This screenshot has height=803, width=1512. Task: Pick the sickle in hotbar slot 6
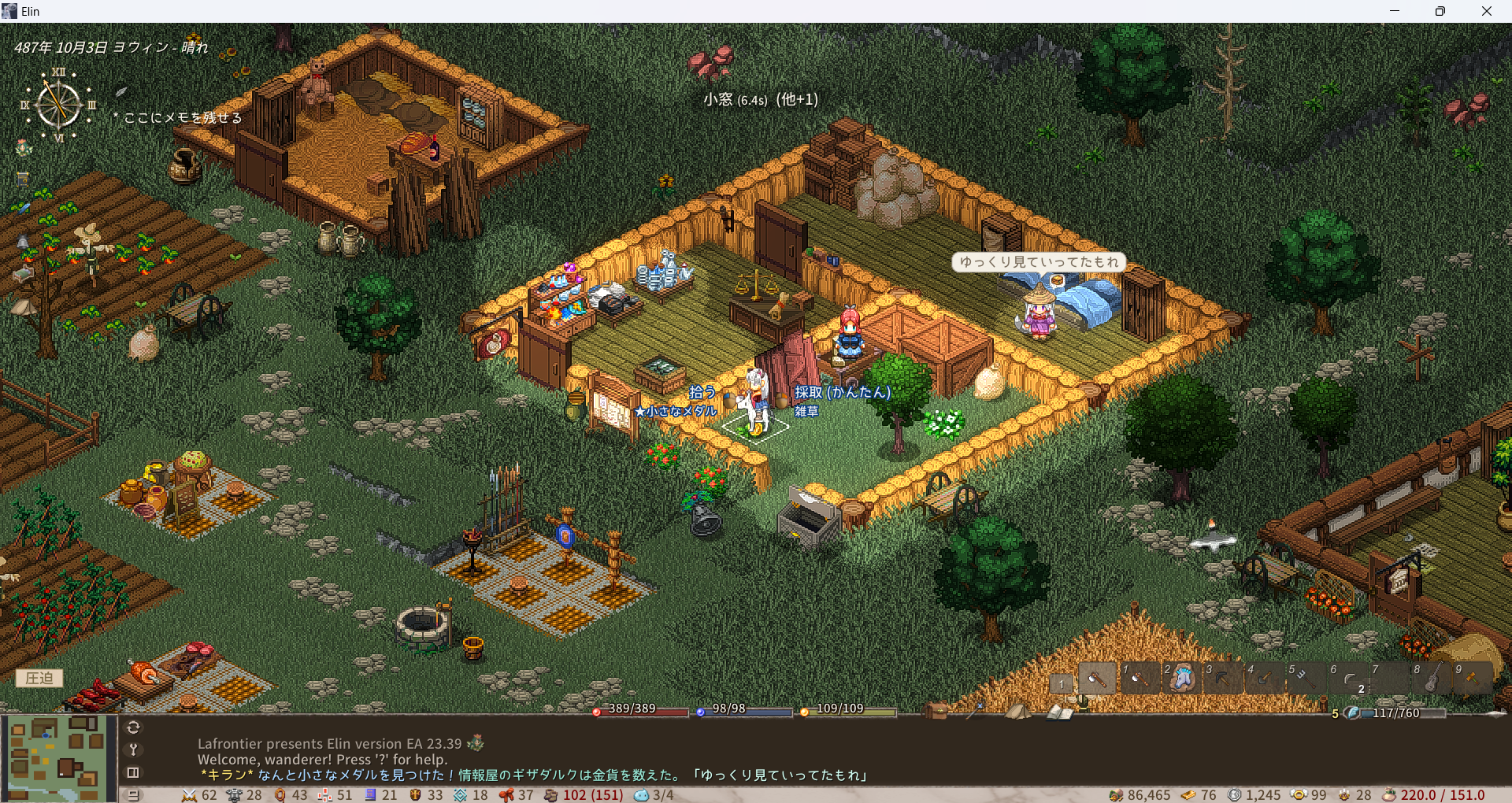(1348, 678)
